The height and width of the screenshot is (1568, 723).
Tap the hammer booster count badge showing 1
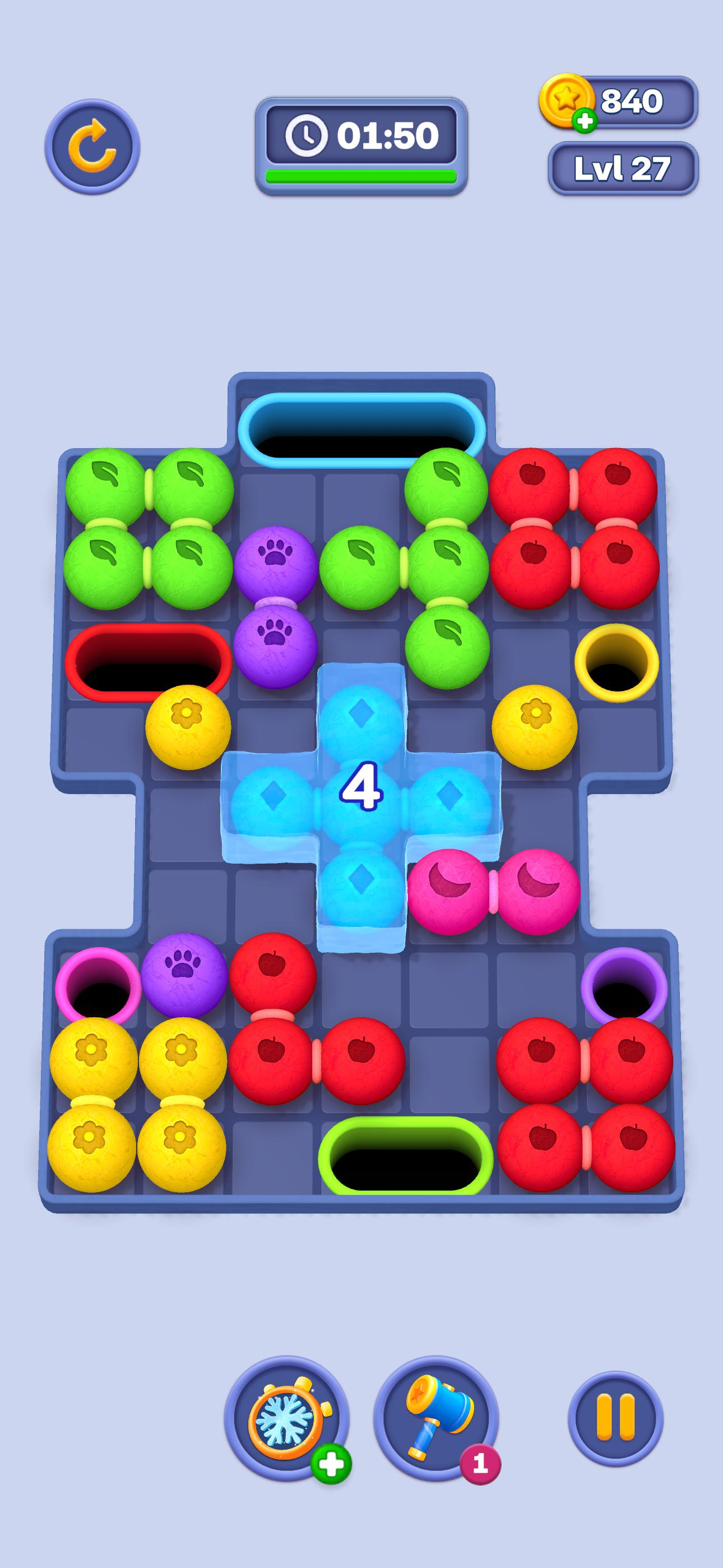[x=480, y=1463]
